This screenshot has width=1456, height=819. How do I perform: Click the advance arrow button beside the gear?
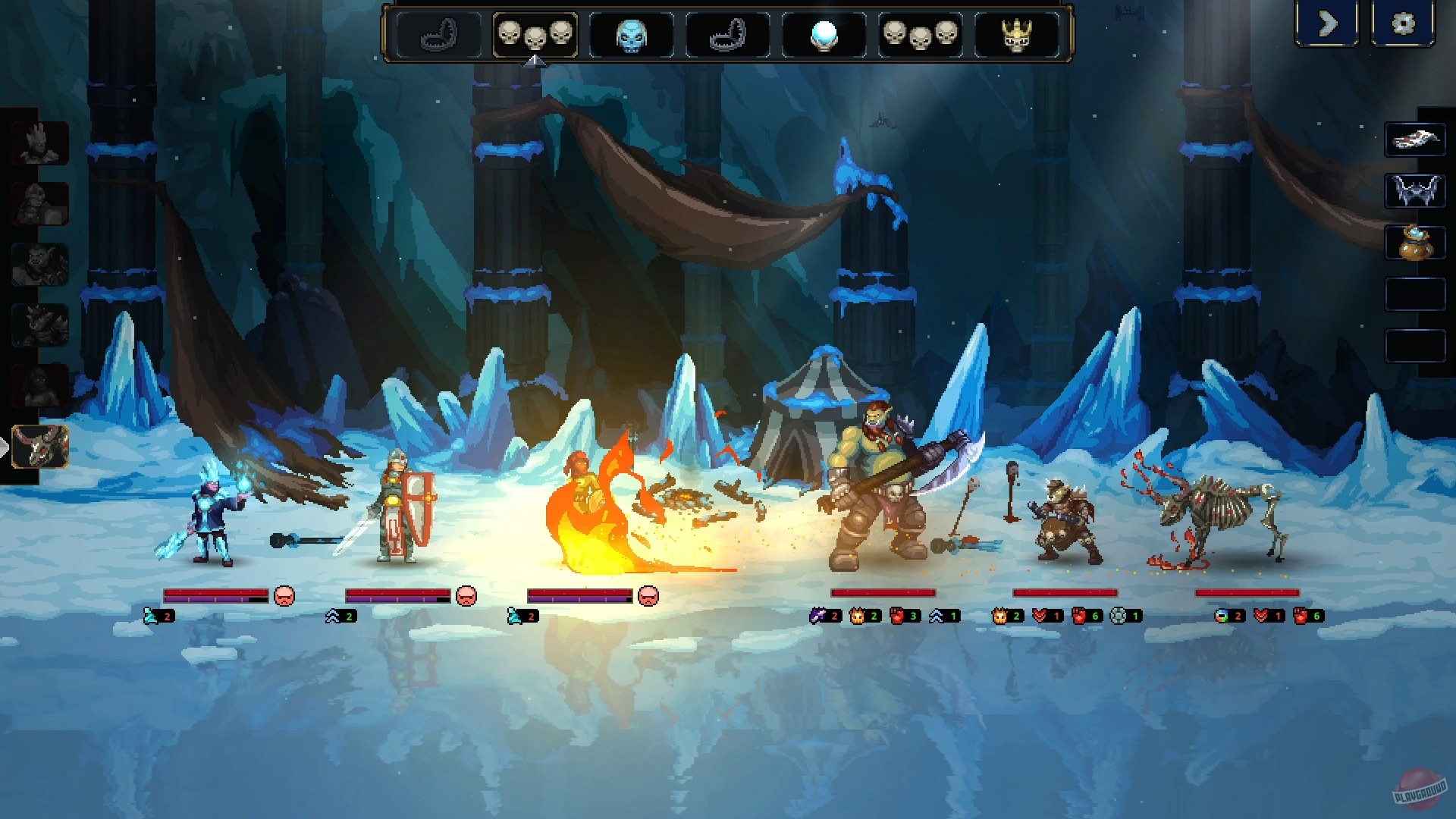[1327, 24]
